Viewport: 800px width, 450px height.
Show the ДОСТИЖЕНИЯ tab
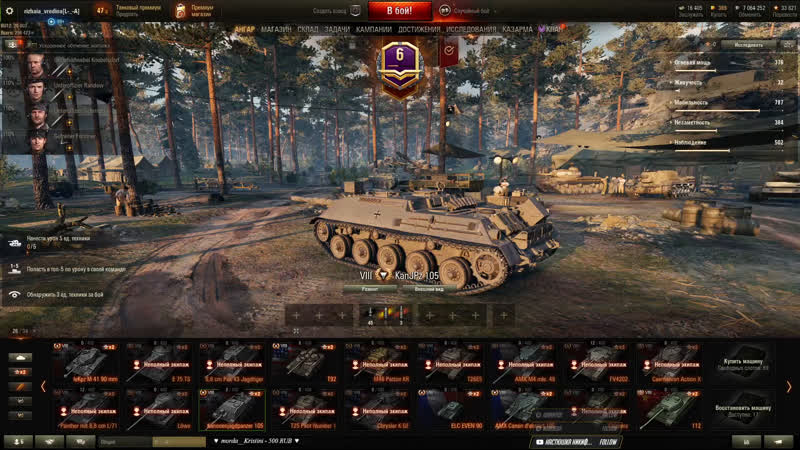point(419,30)
